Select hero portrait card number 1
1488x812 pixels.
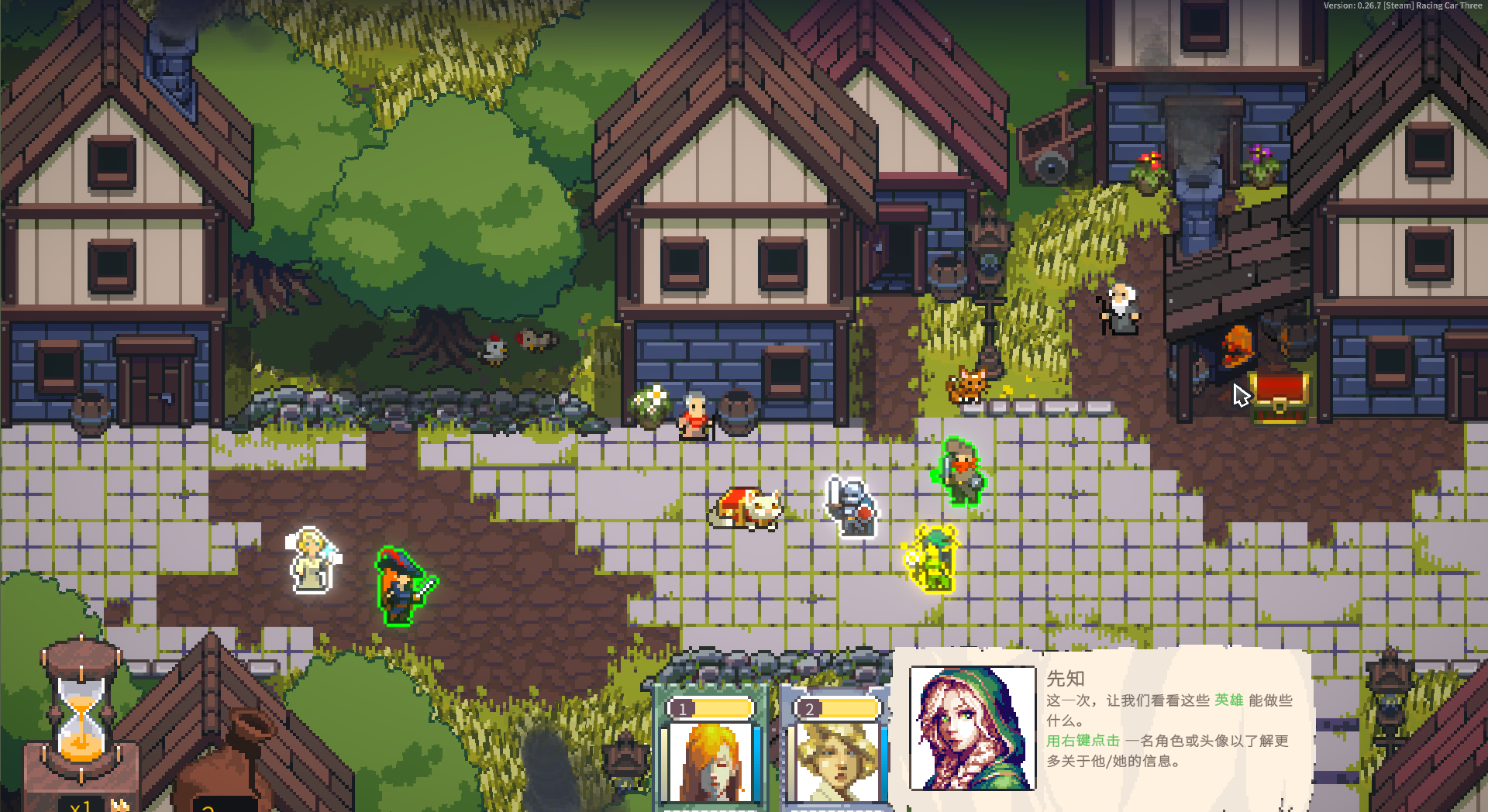711,753
